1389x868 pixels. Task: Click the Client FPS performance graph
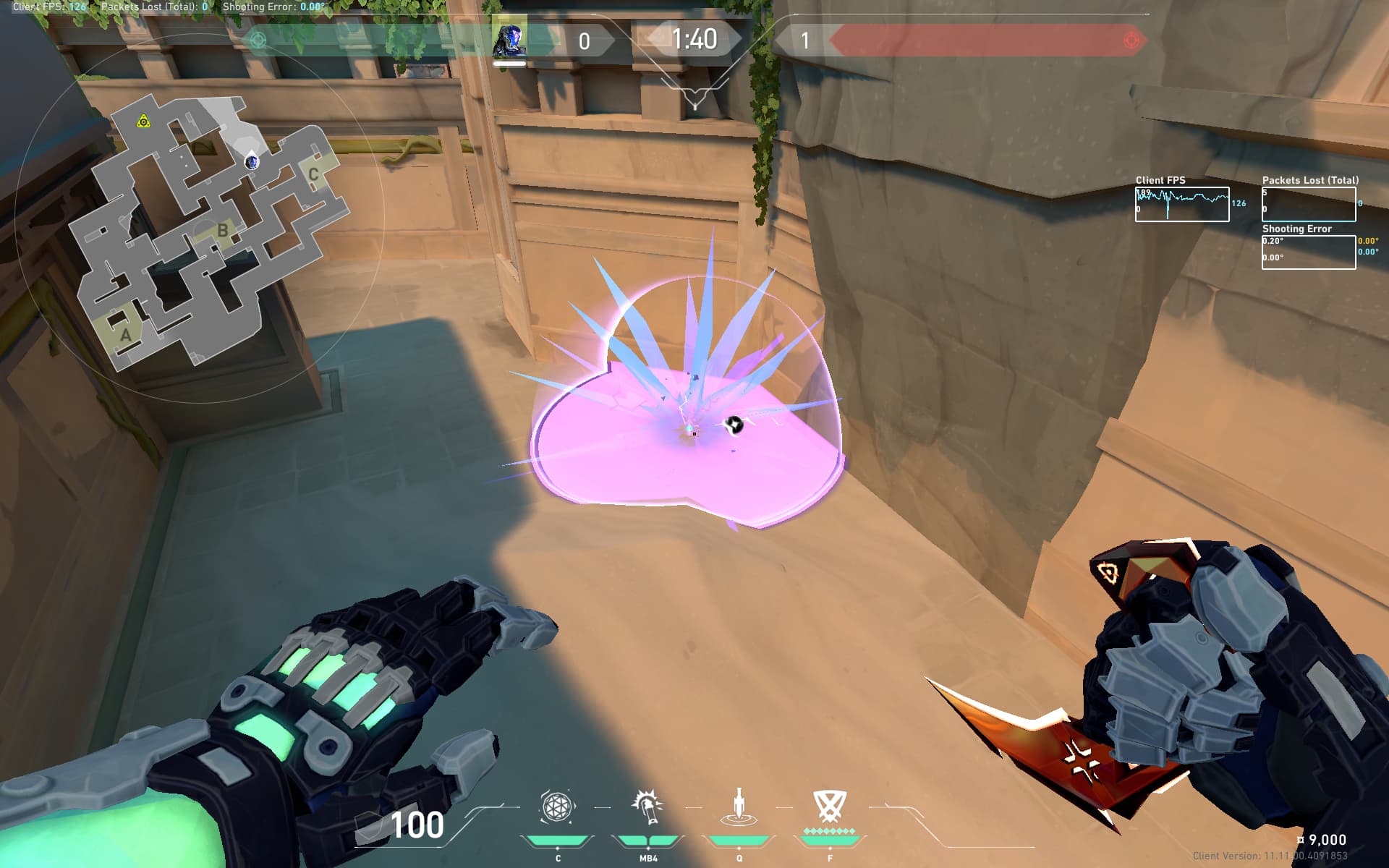coord(1181,204)
